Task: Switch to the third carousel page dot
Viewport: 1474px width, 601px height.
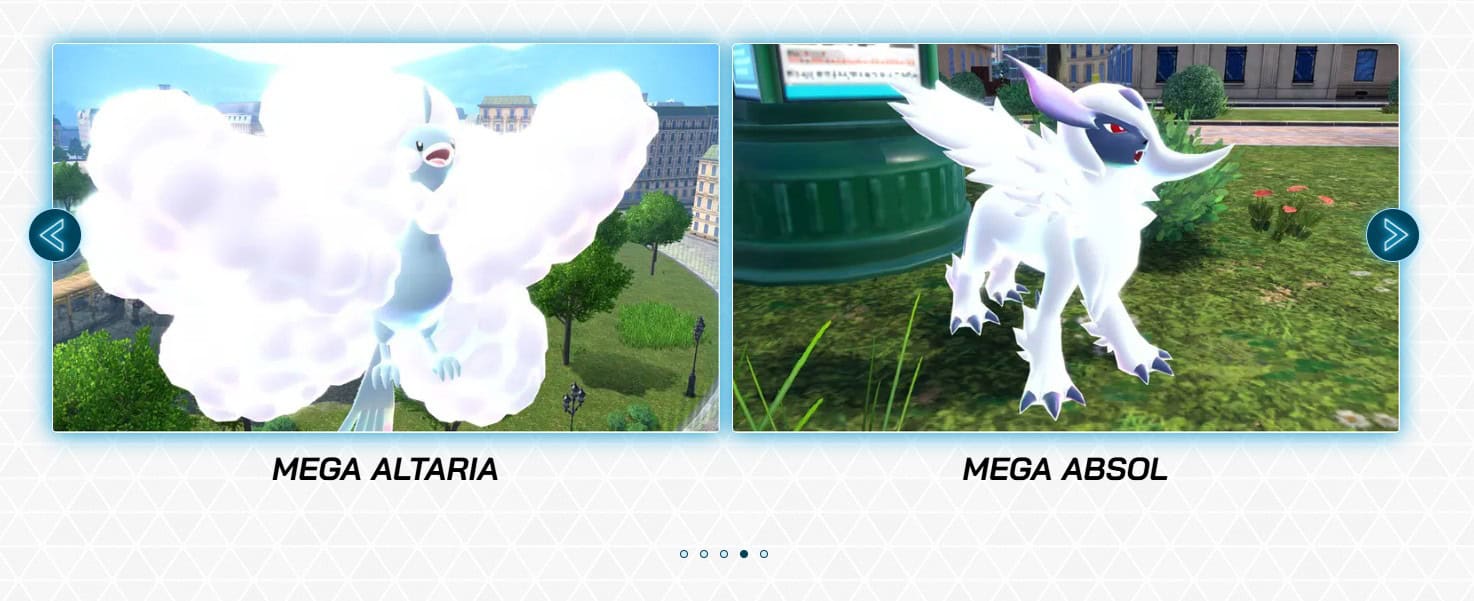Action: coord(724,554)
